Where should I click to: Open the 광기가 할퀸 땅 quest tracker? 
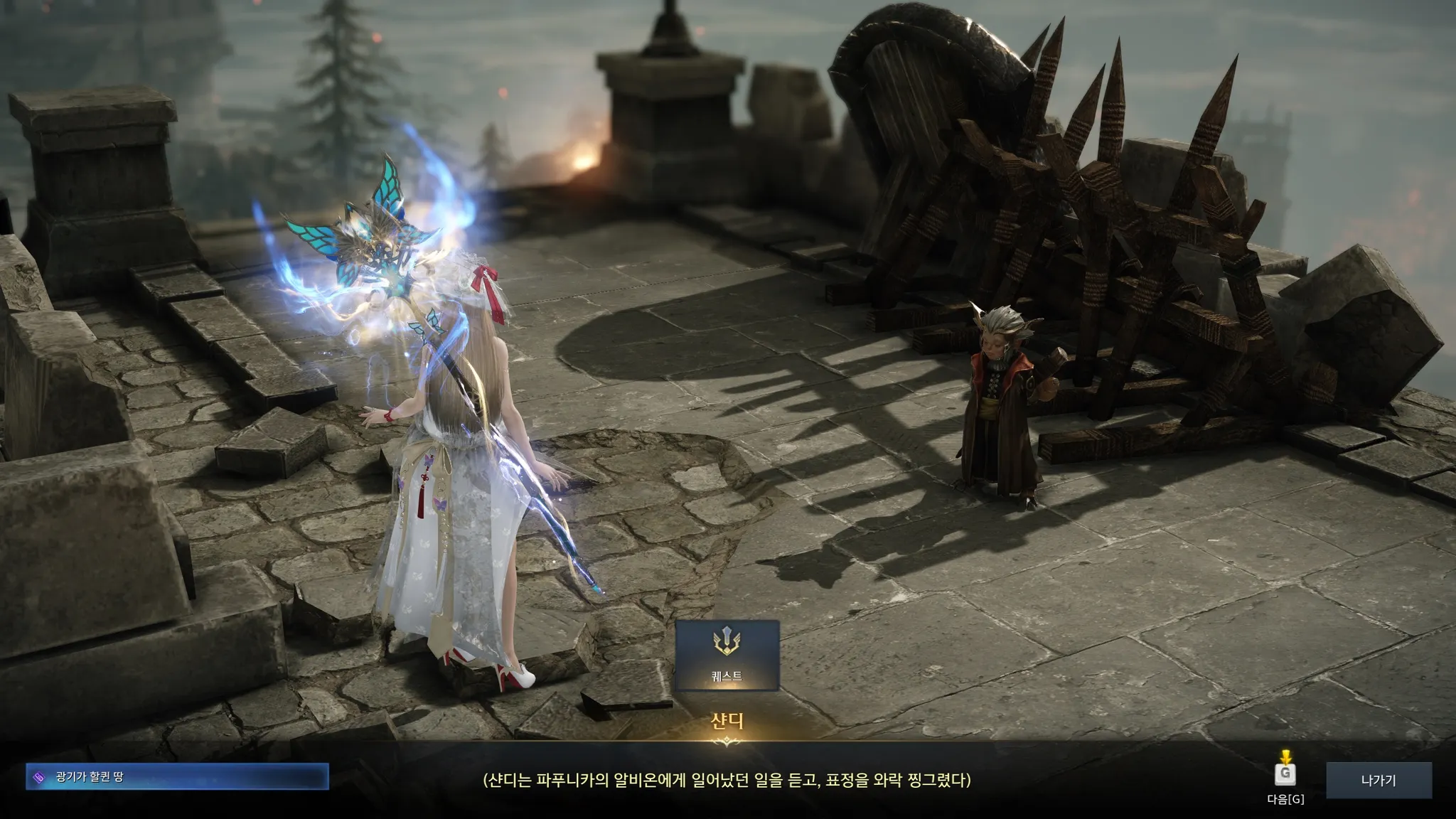click(177, 777)
